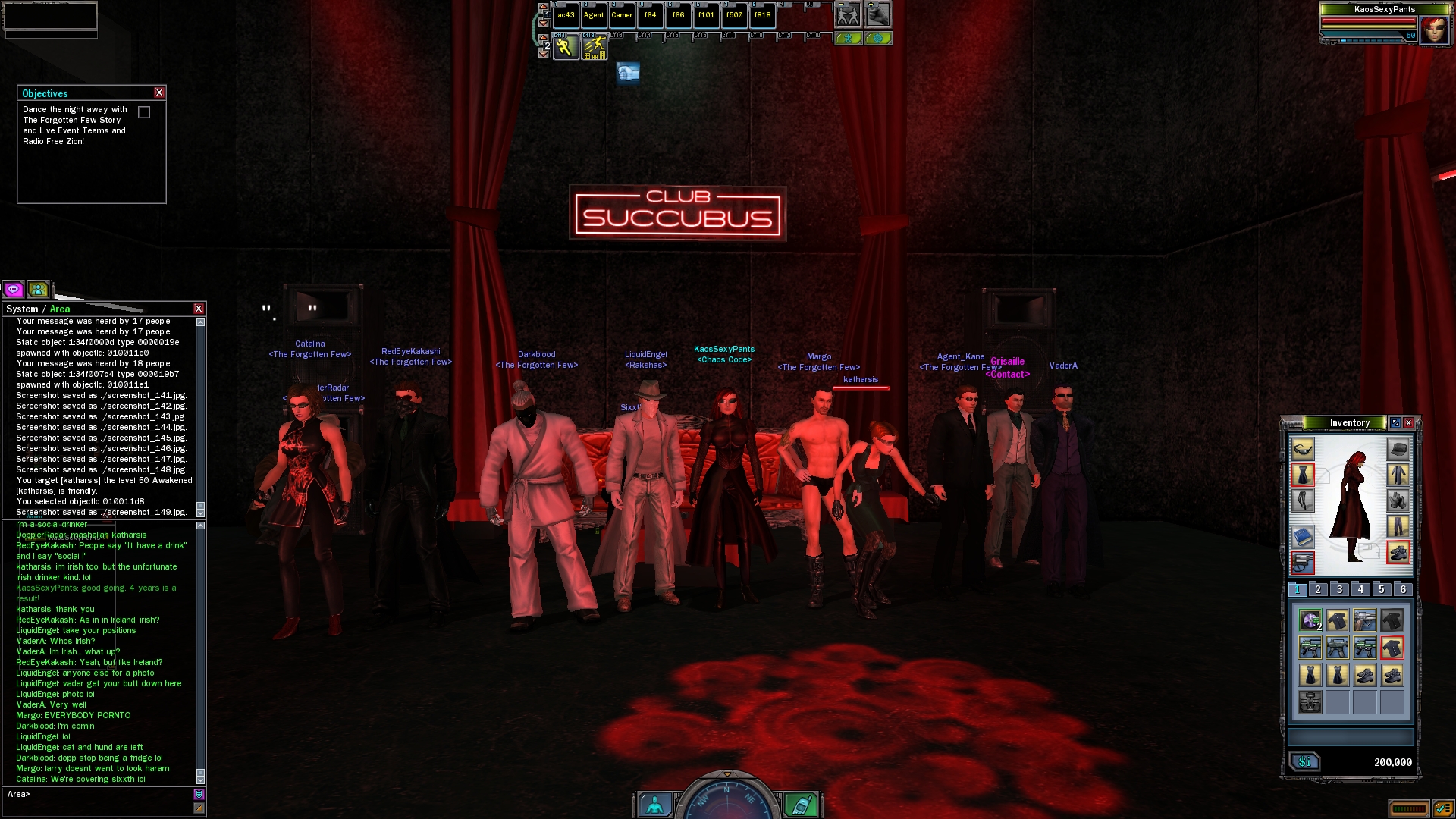Close the System / Area chat window
The width and height of the screenshot is (1456, 819).
pos(199,309)
